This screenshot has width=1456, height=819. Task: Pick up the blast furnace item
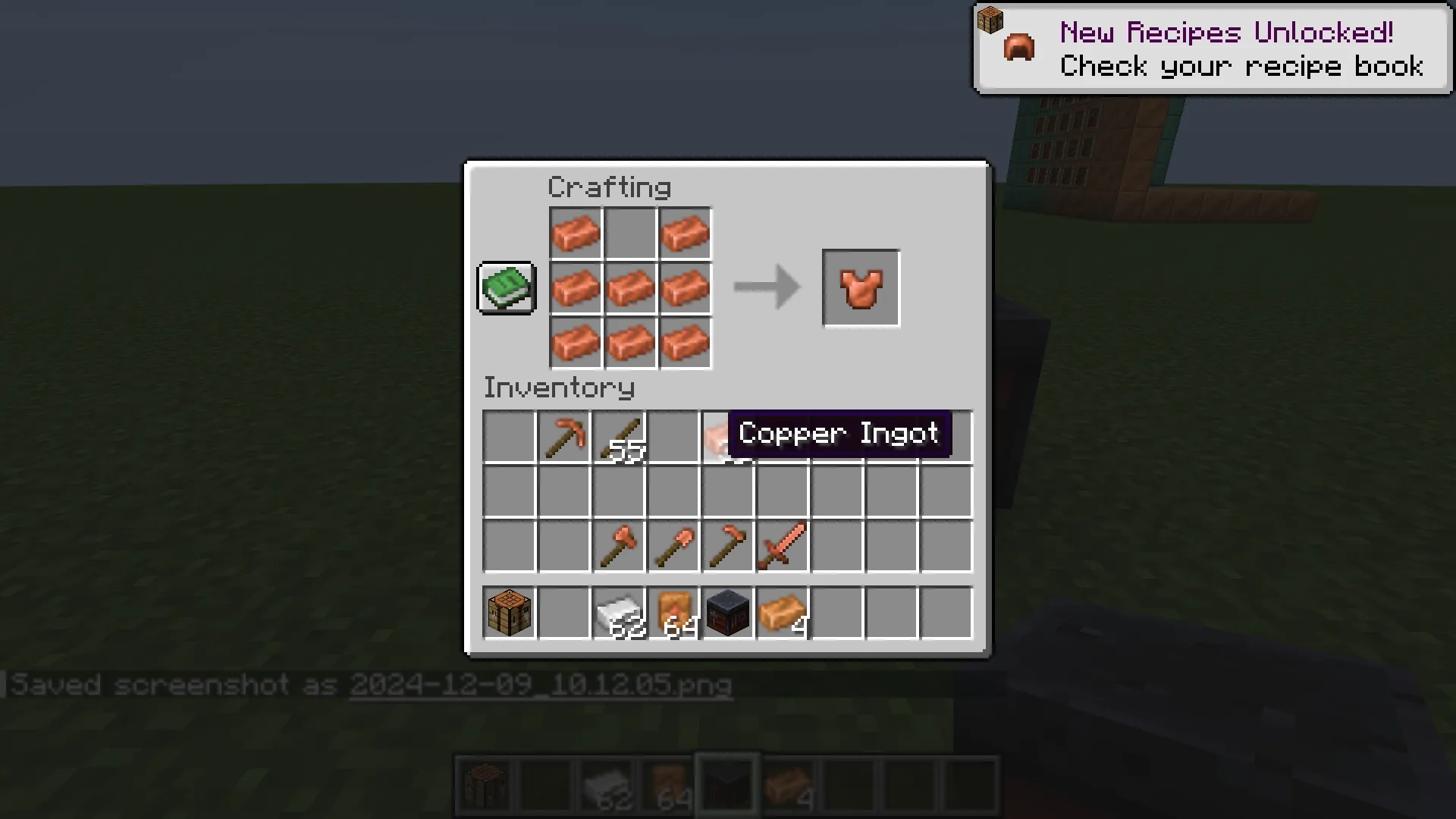(727, 614)
